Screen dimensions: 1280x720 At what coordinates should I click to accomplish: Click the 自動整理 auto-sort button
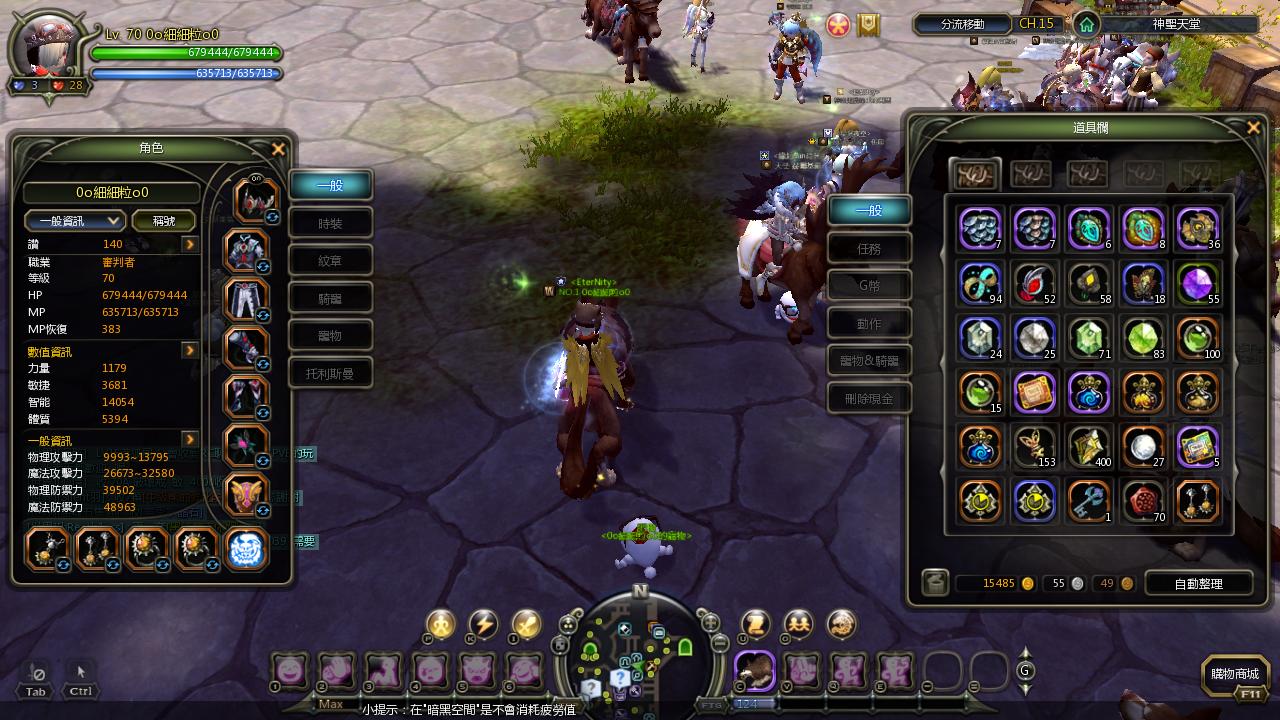[1198, 583]
